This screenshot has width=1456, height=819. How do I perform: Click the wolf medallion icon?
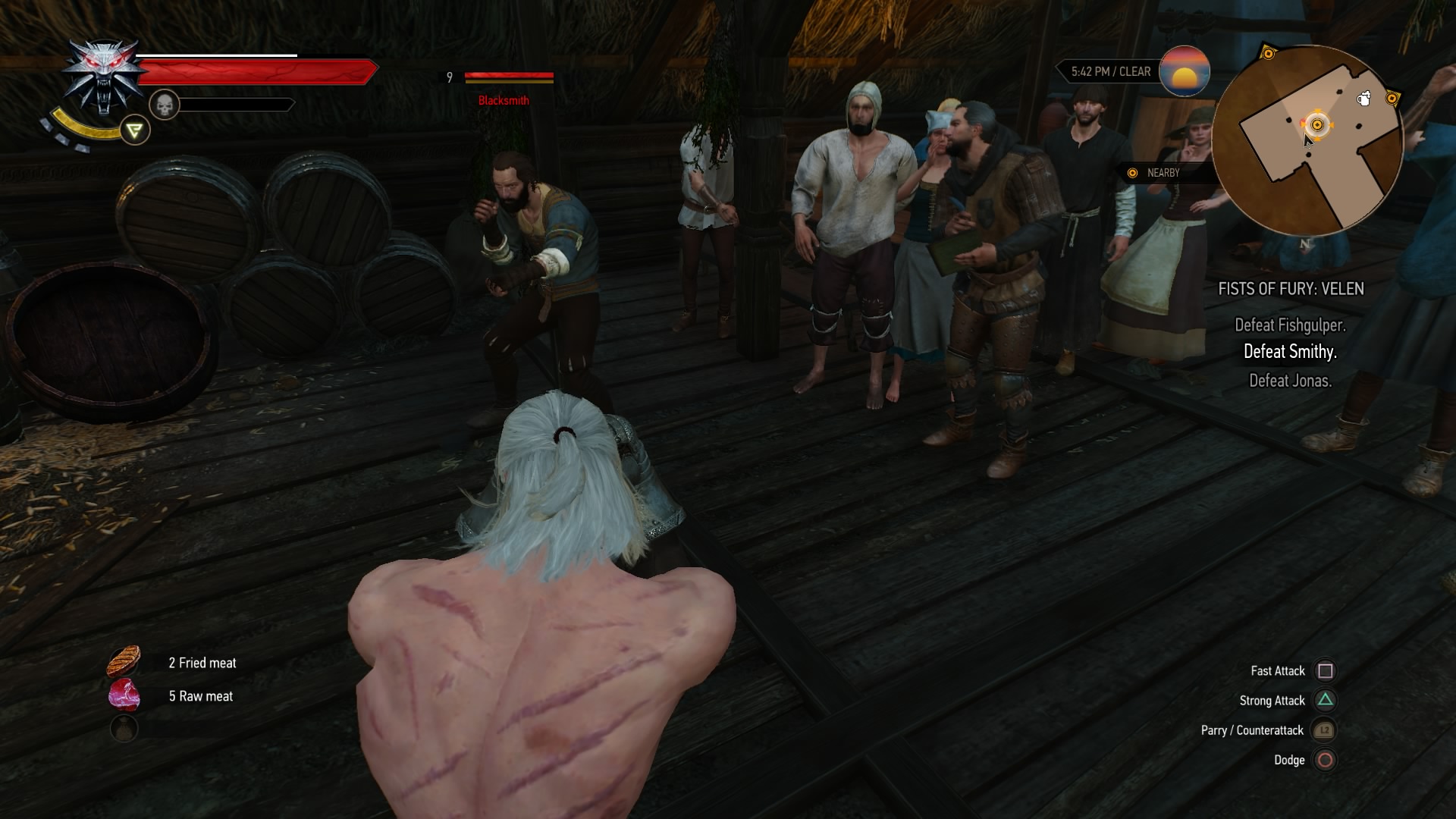[103, 76]
